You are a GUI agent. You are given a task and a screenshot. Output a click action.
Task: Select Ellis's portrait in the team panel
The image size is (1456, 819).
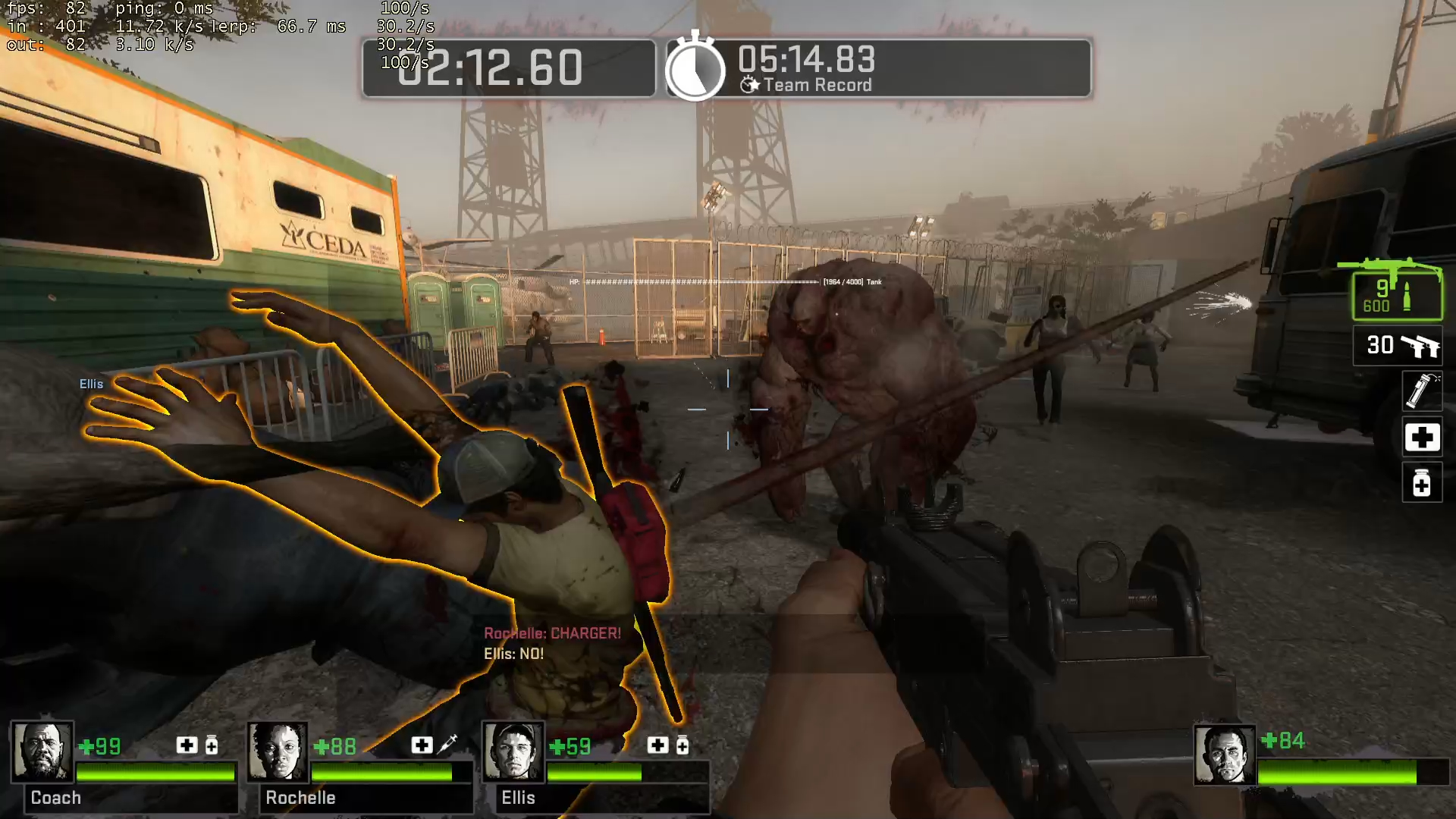tap(513, 752)
